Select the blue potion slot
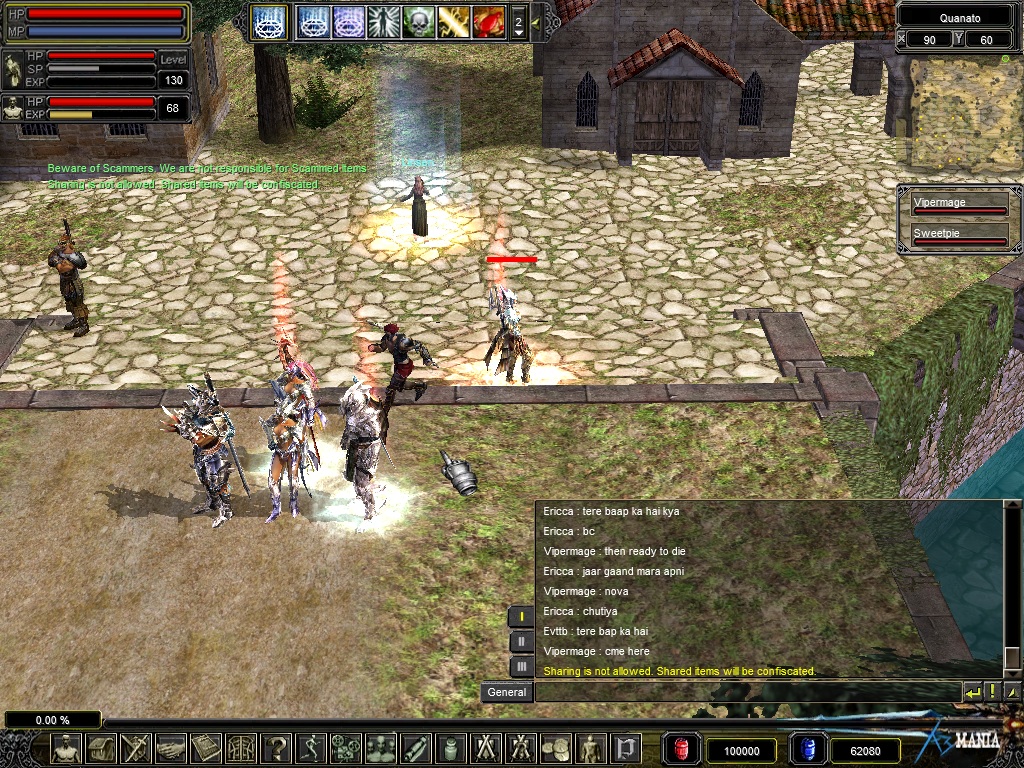 807,749
